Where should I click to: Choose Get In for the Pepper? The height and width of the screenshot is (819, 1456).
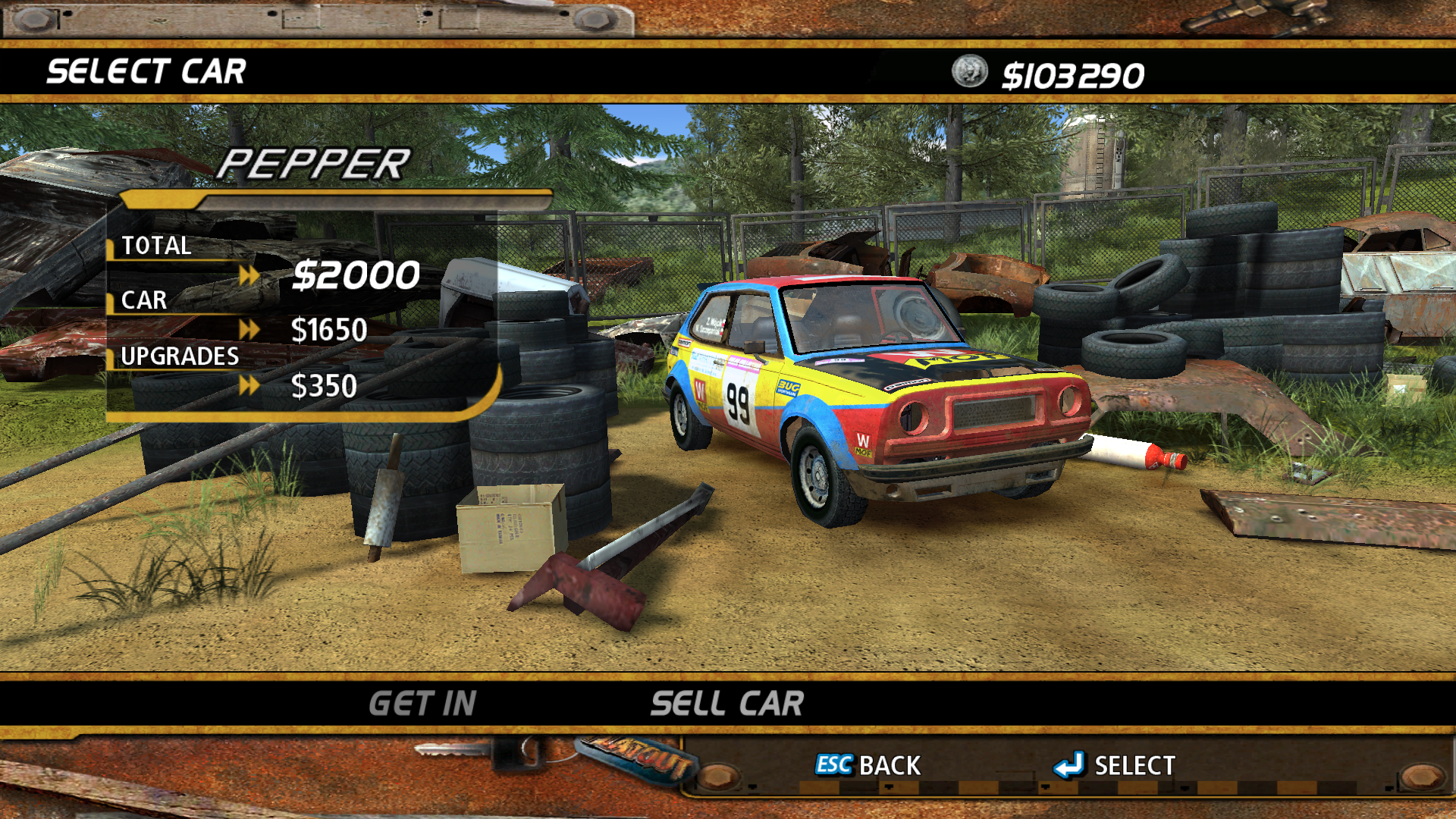[422, 704]
